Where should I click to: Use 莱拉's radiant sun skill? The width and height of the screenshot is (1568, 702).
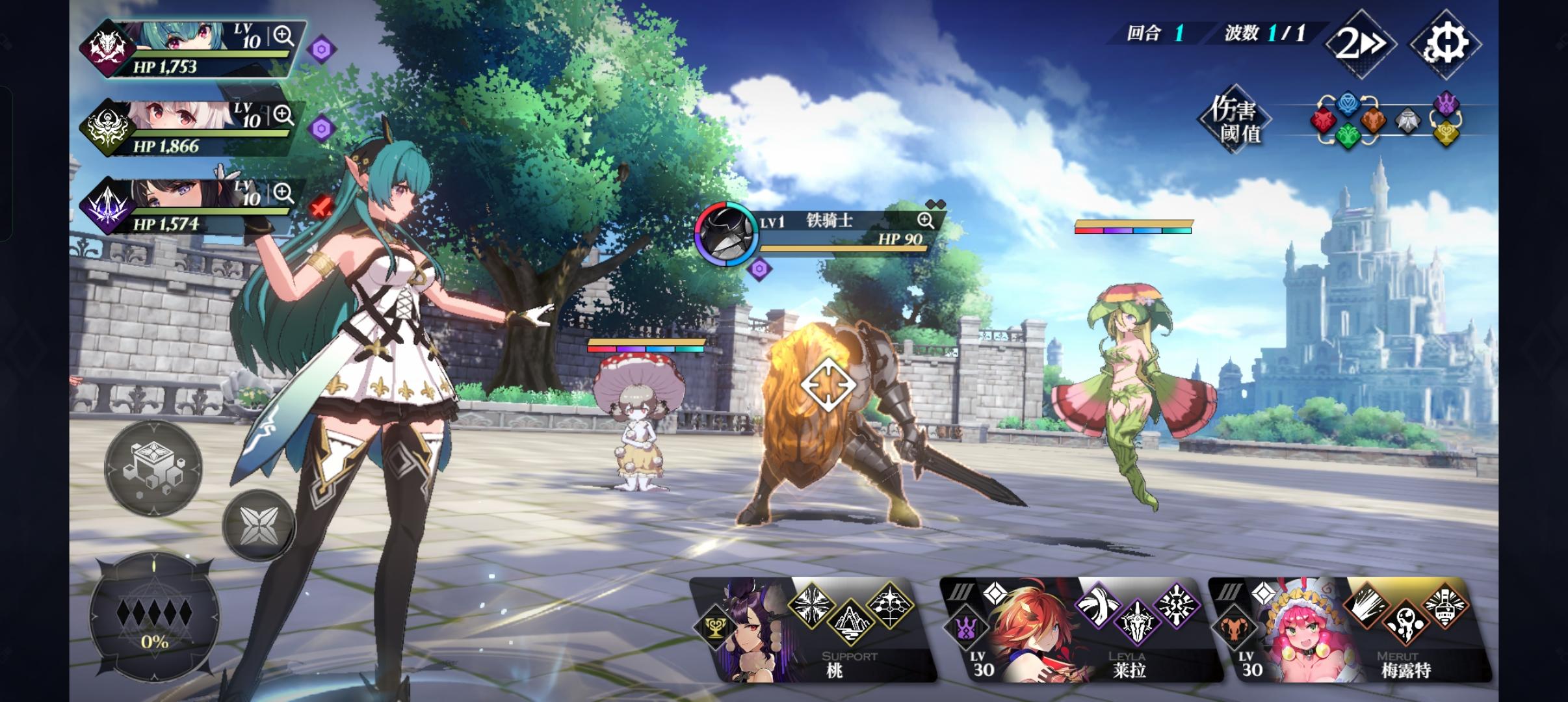coord(1177,605)
